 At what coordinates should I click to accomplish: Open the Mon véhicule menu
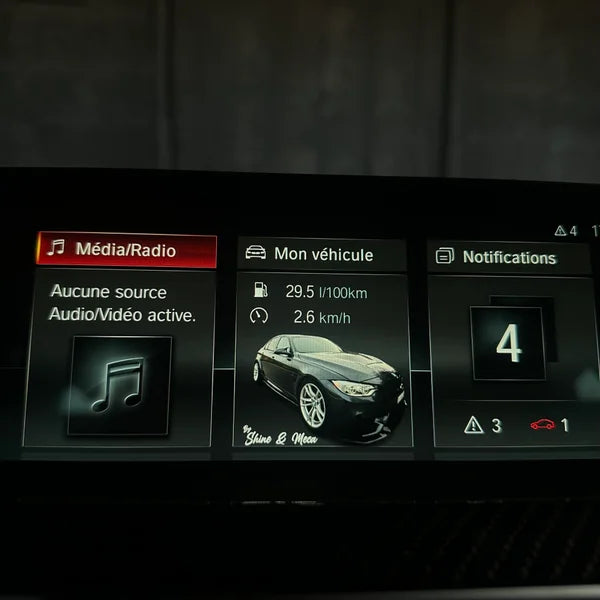[x=322, y=255]
